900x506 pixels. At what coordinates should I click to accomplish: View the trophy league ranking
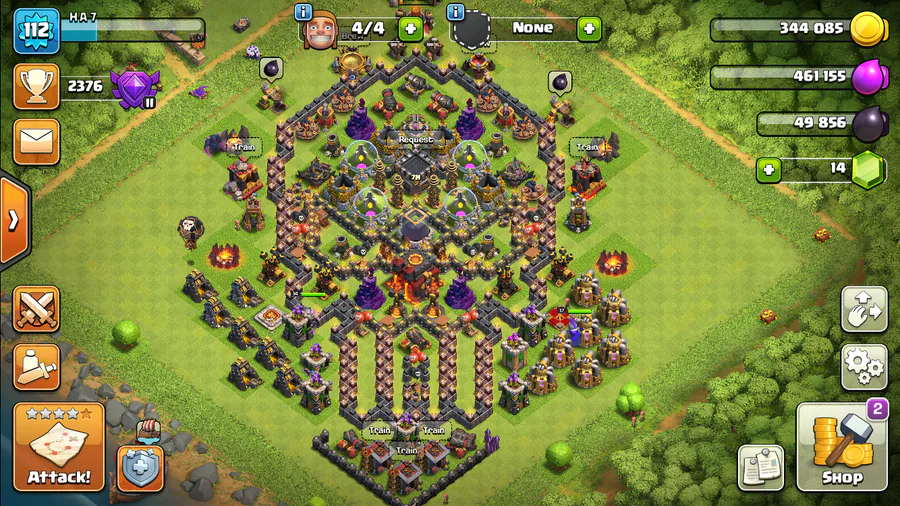(x=36, y=86)
